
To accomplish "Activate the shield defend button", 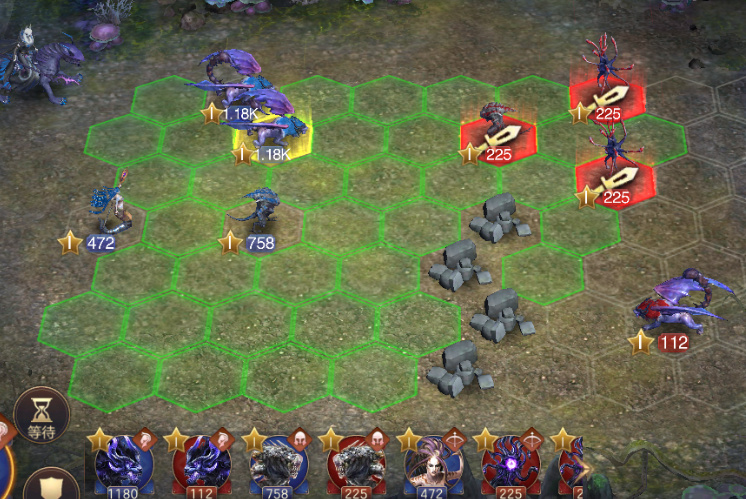I will pos(50,486).
